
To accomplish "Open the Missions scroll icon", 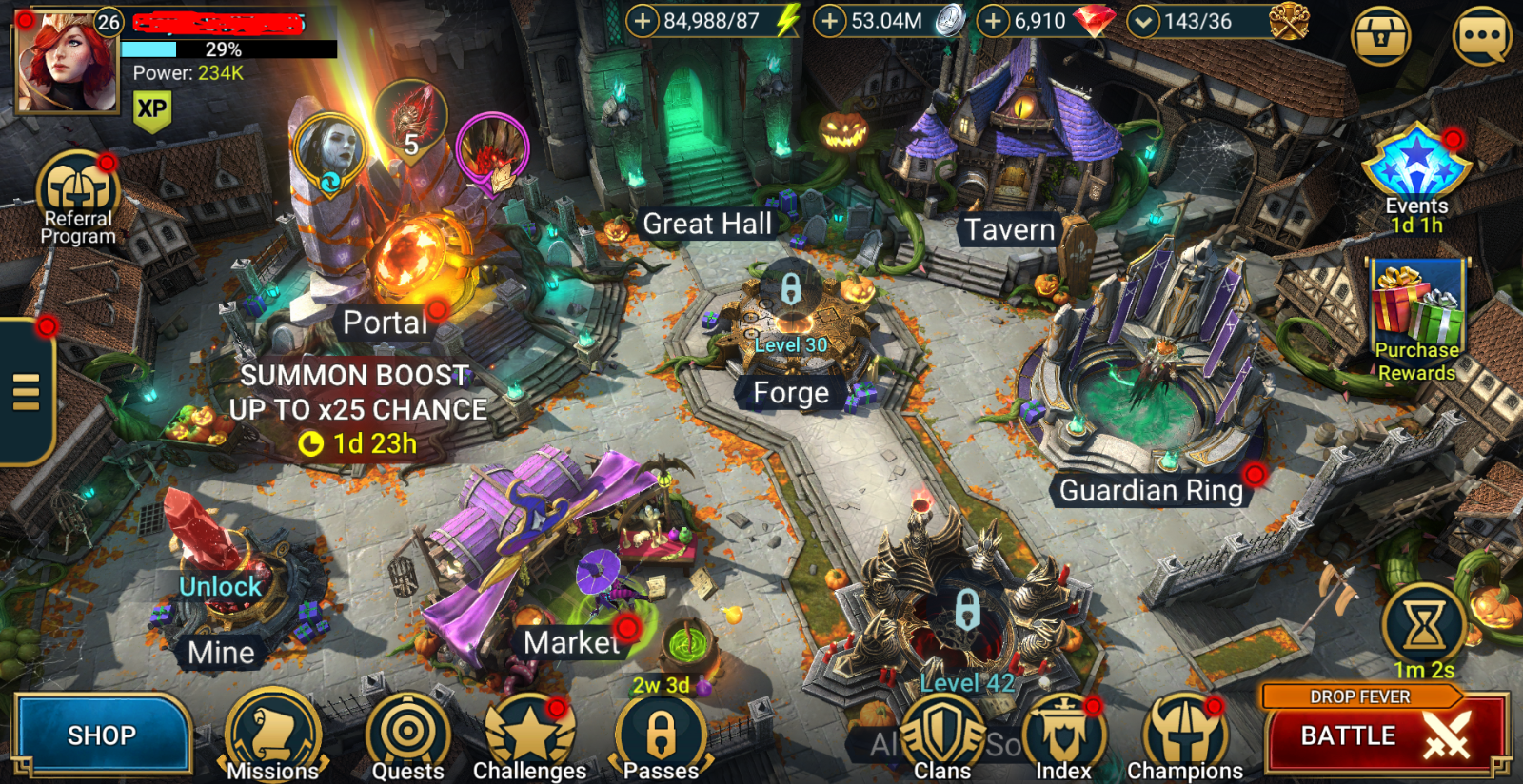I will (274, 731).
